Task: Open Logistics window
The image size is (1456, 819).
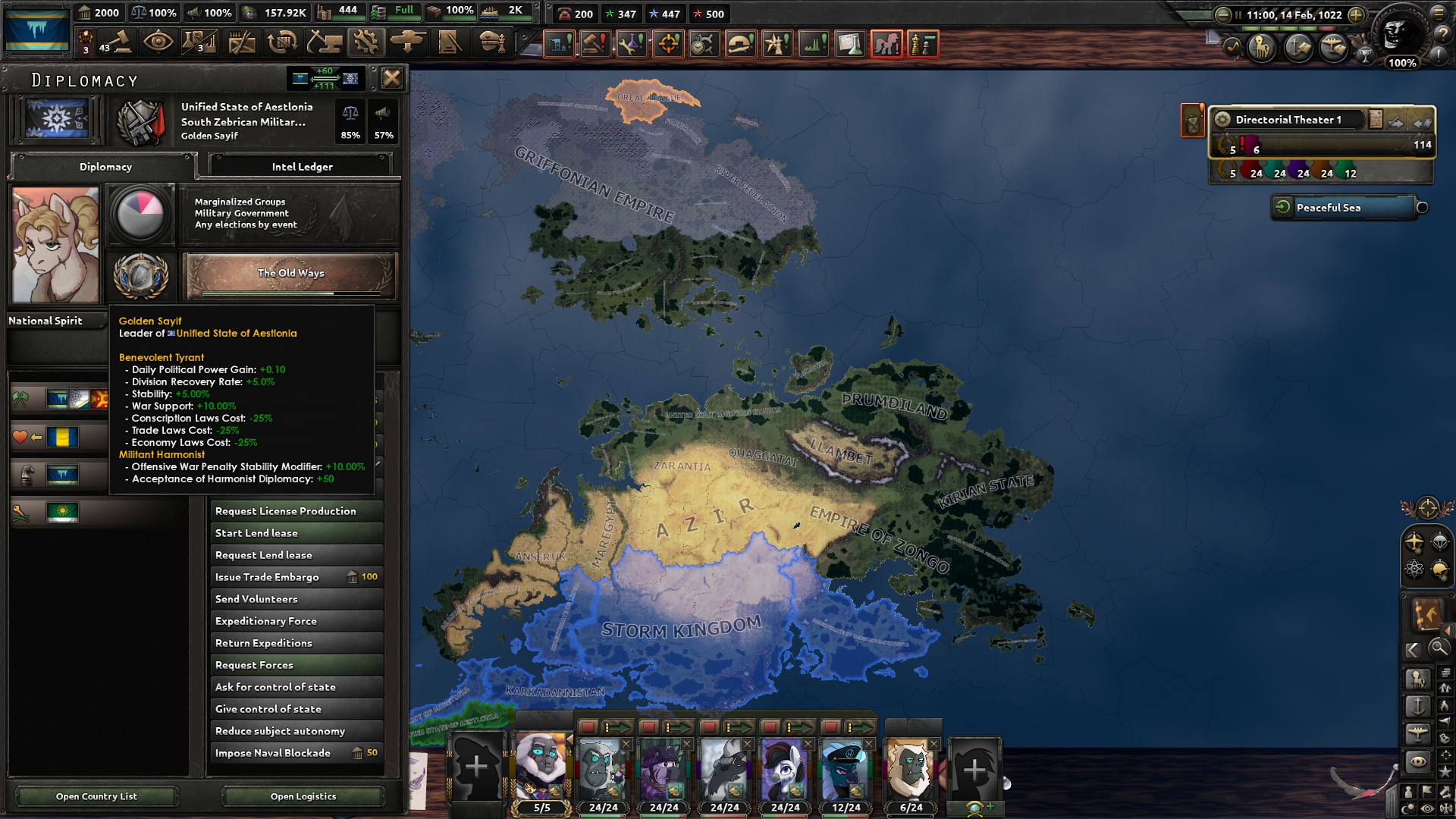Action: [303, 796]
